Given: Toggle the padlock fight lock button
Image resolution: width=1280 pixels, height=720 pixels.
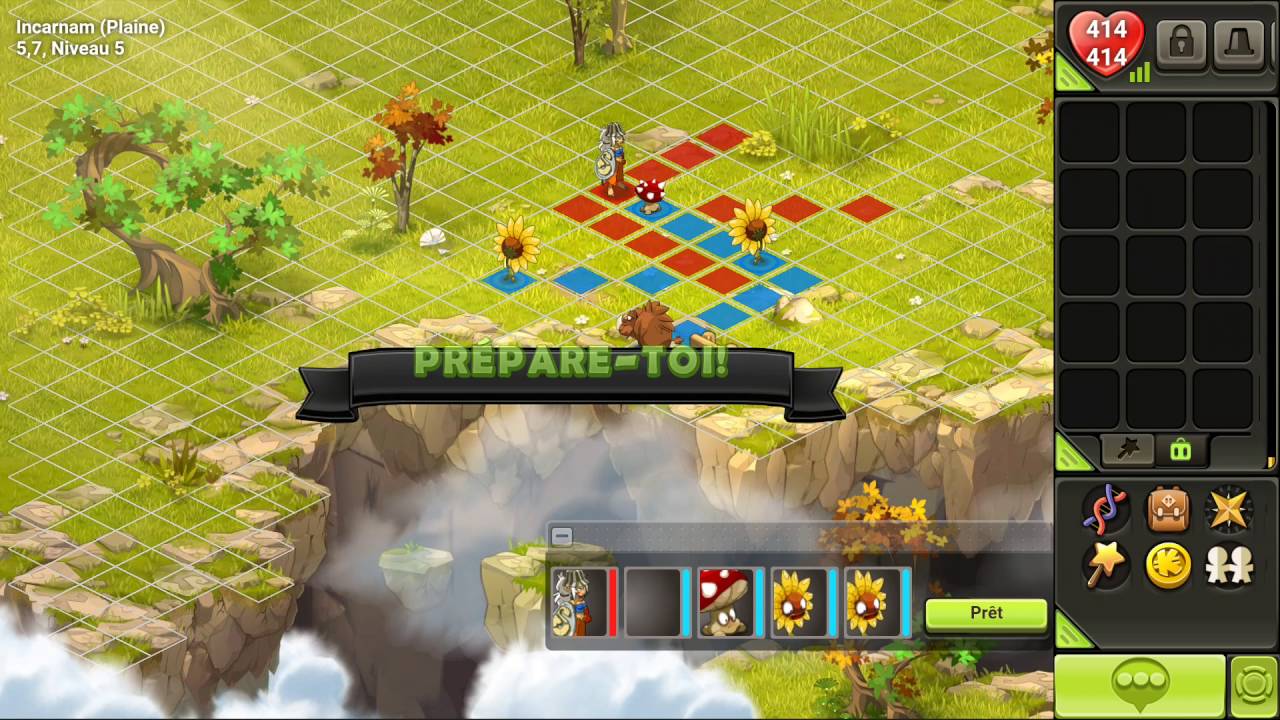Looking at the screenshot, I should point(1180,44).
